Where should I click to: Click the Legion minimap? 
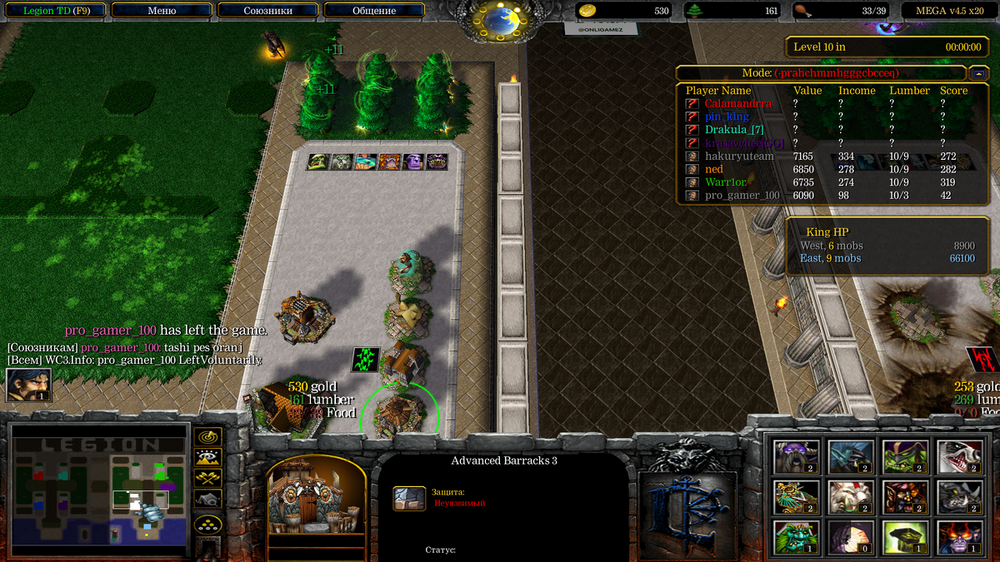(x=99, y=489)
